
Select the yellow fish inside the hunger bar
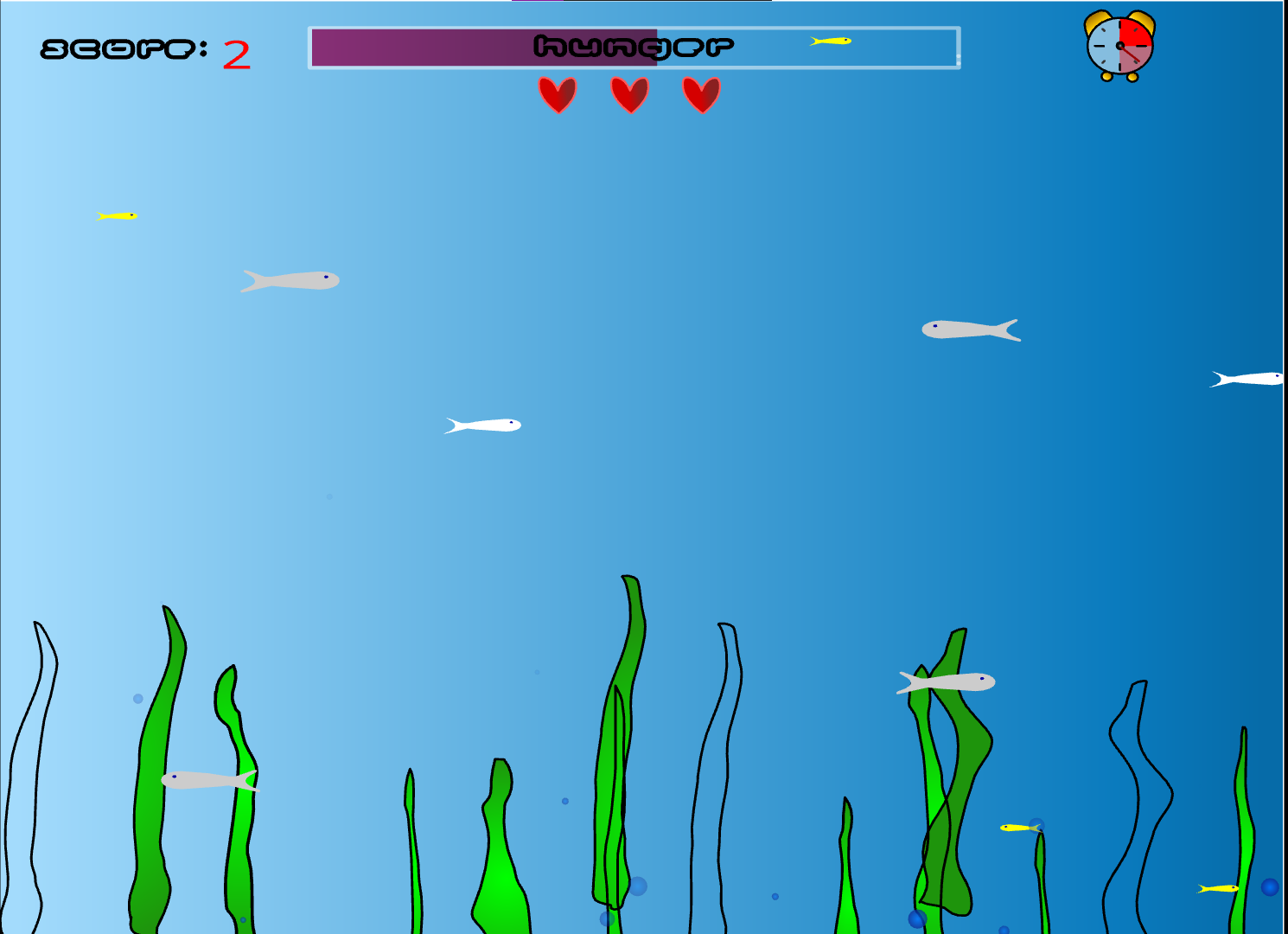pos(830,41)
